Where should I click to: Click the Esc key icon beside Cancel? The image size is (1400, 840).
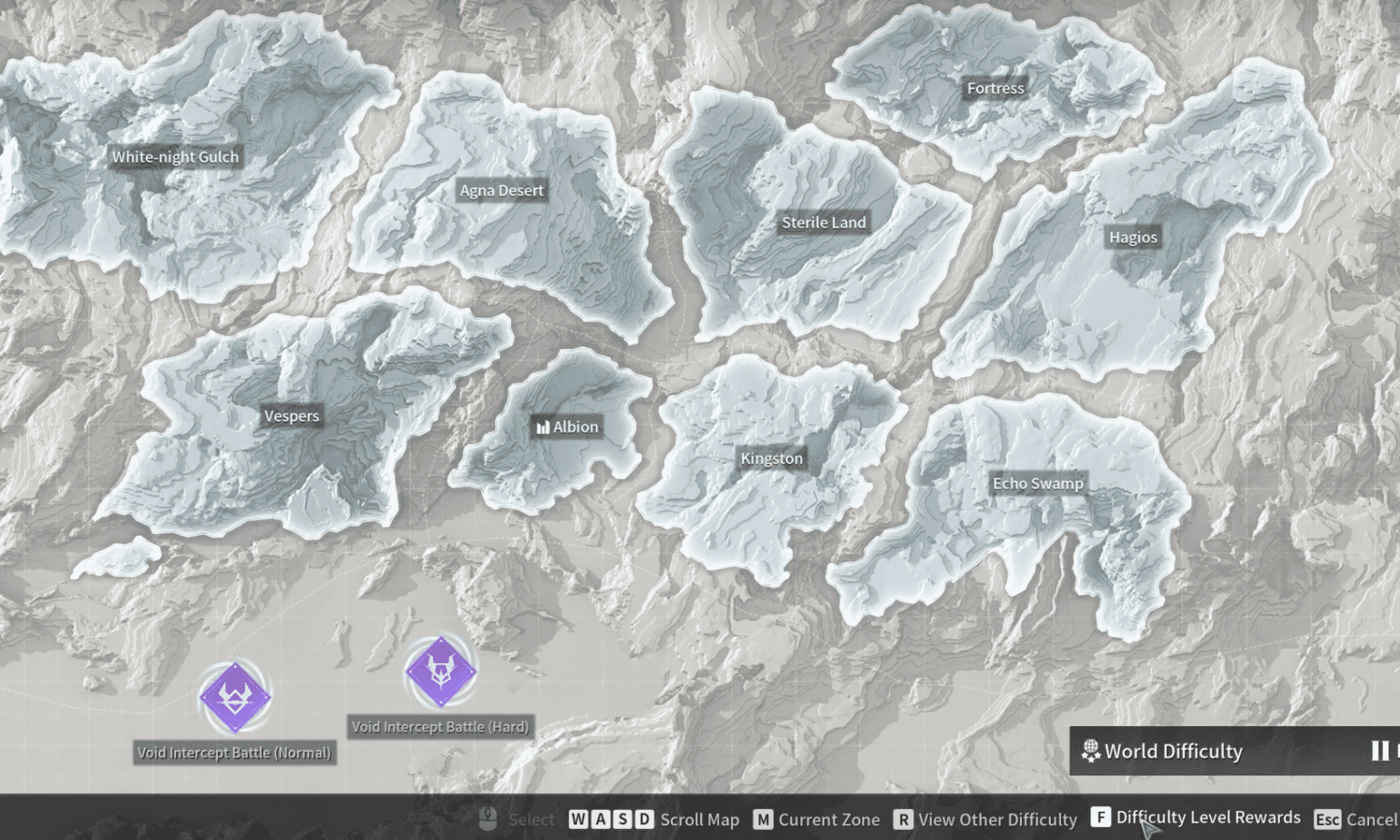pyautogui.click(x=1328, y=819)
